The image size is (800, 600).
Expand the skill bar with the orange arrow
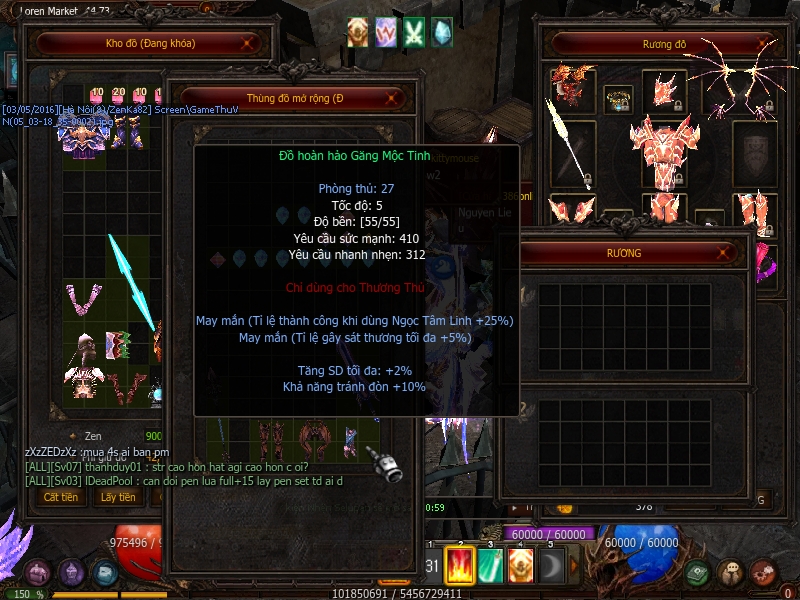(574, 565)
